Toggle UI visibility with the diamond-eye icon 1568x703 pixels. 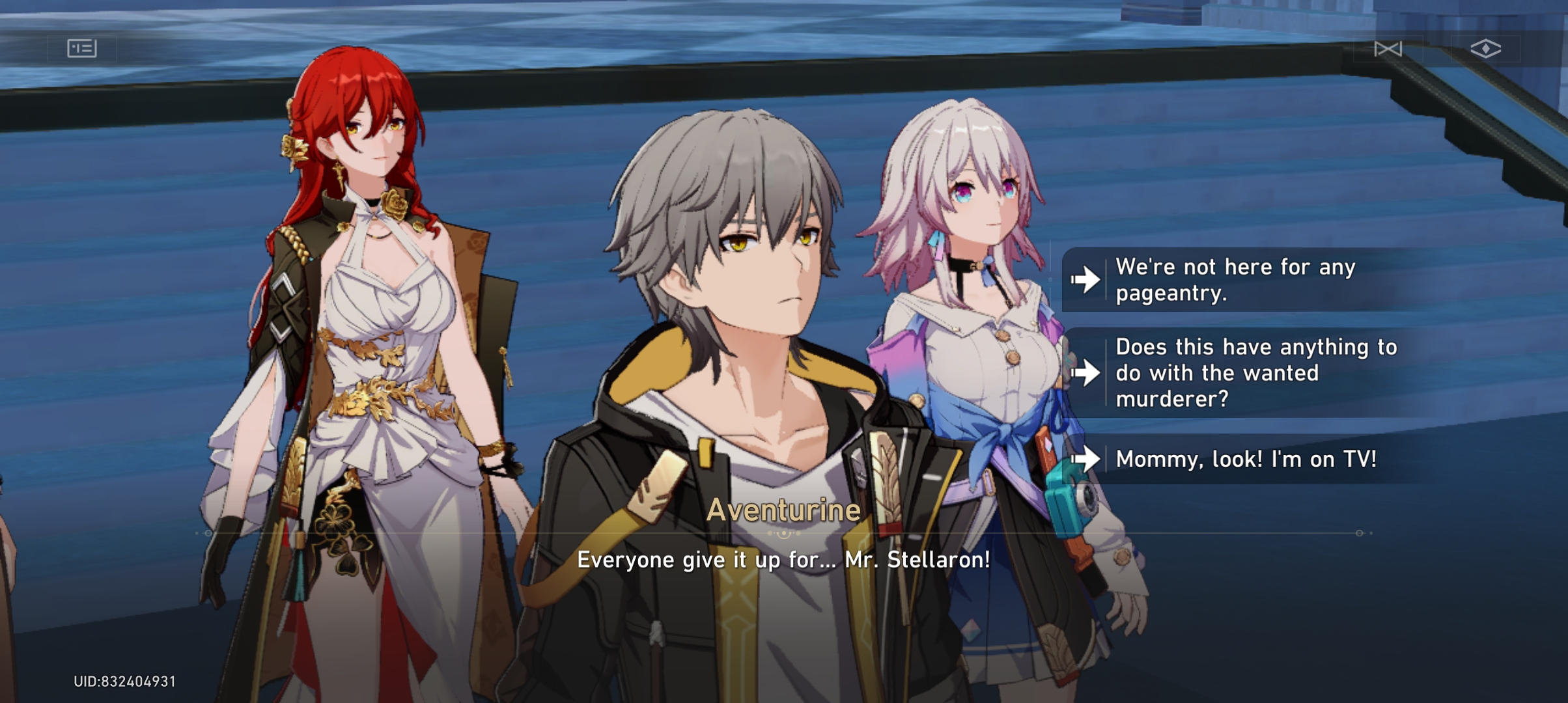click(1487, 48)
